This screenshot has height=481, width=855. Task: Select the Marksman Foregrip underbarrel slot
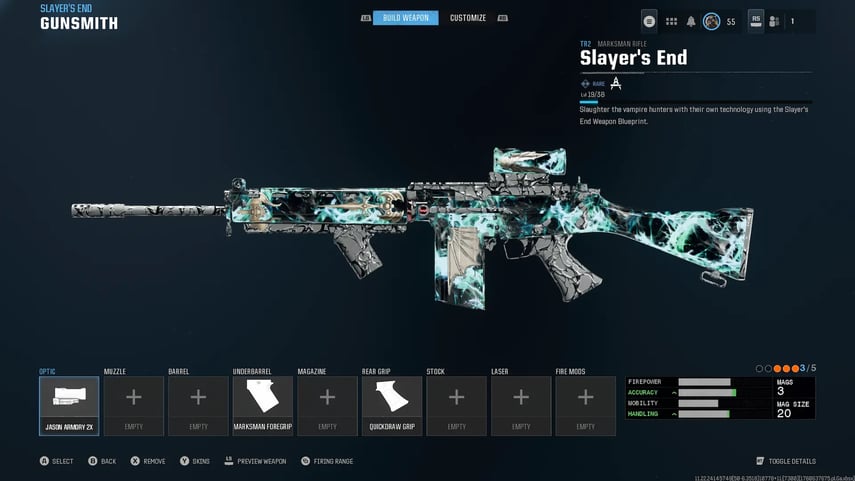[x=262, y=405]
